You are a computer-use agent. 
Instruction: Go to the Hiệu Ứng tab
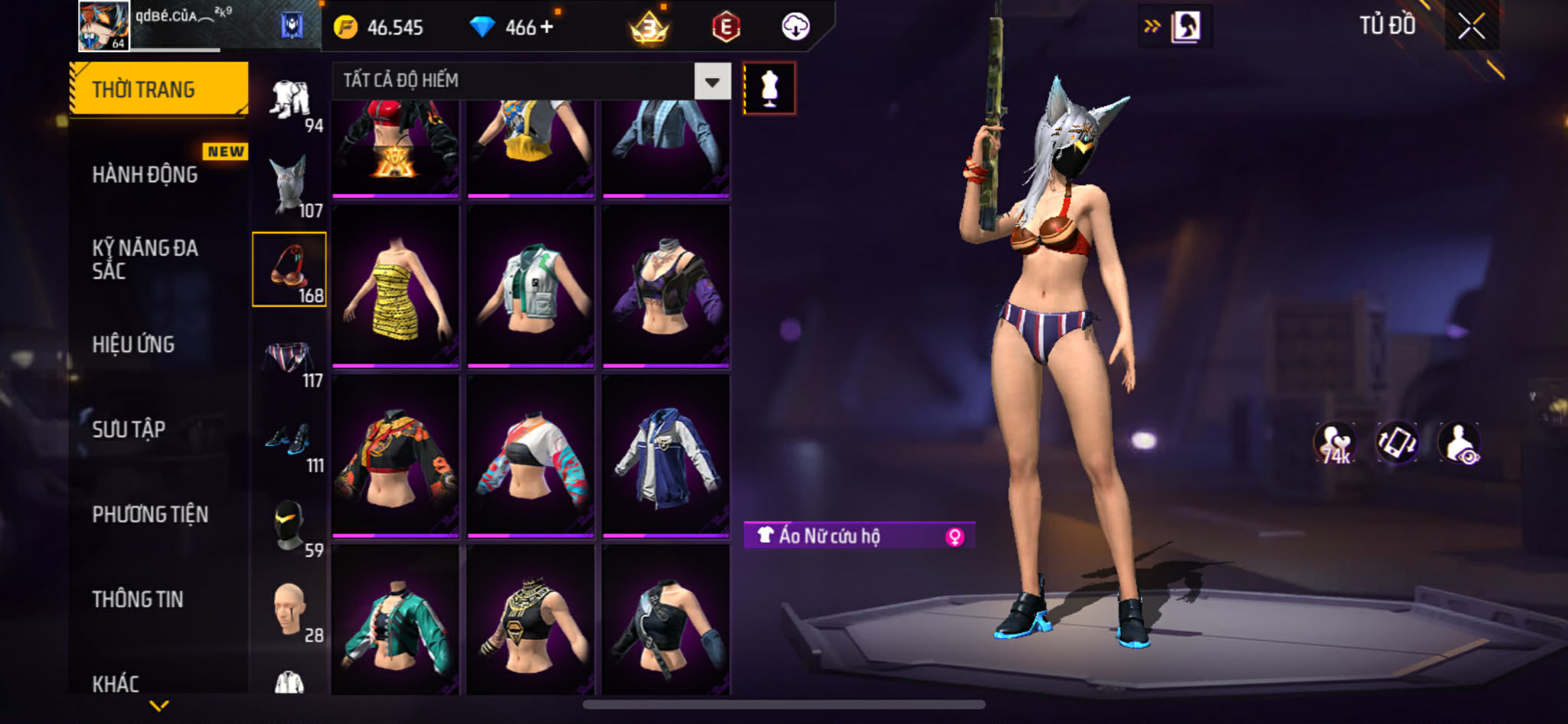[x=134, y=344]
